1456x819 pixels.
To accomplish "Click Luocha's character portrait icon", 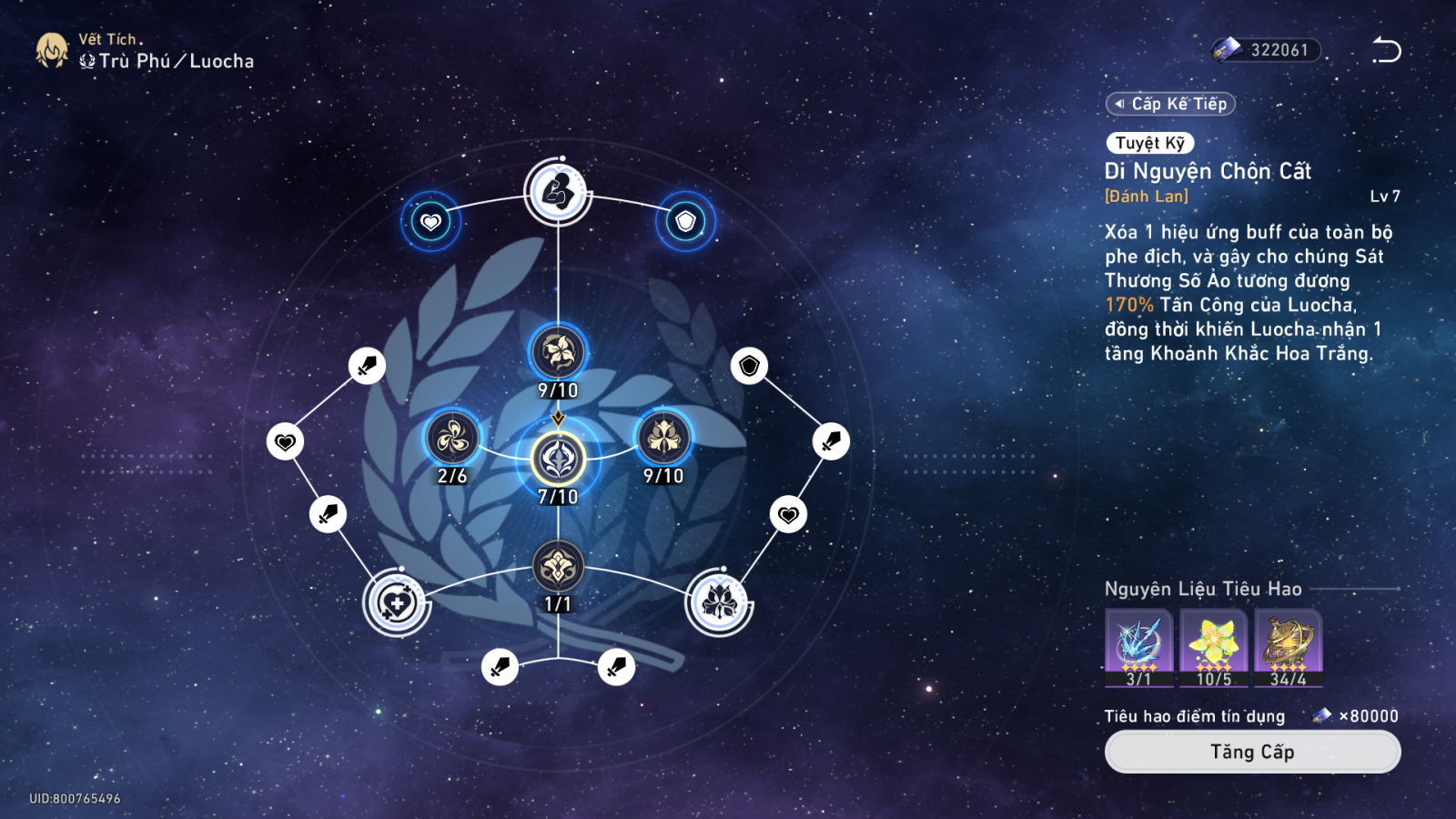I will (x=52, y=50).
